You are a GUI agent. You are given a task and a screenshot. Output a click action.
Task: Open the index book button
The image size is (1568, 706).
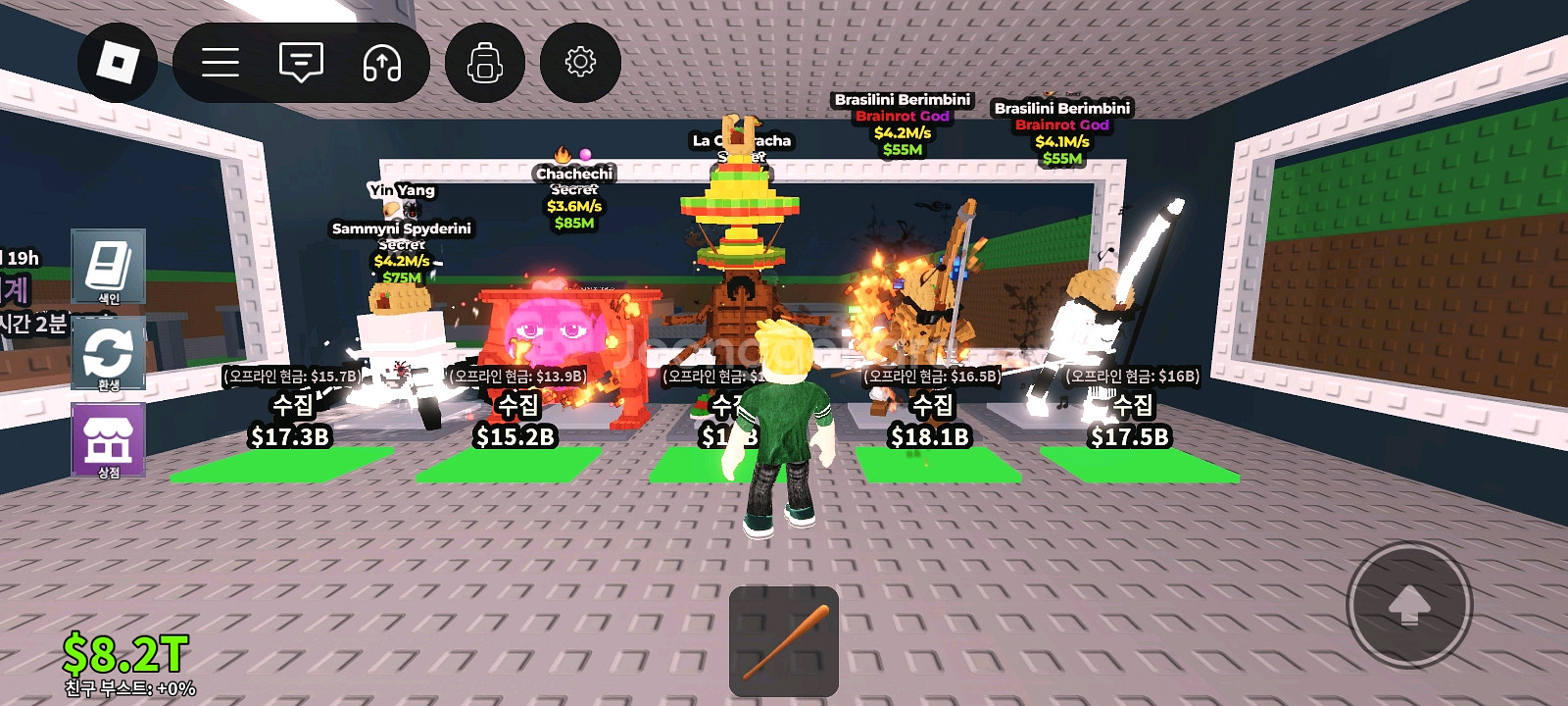tap(108, 268)
